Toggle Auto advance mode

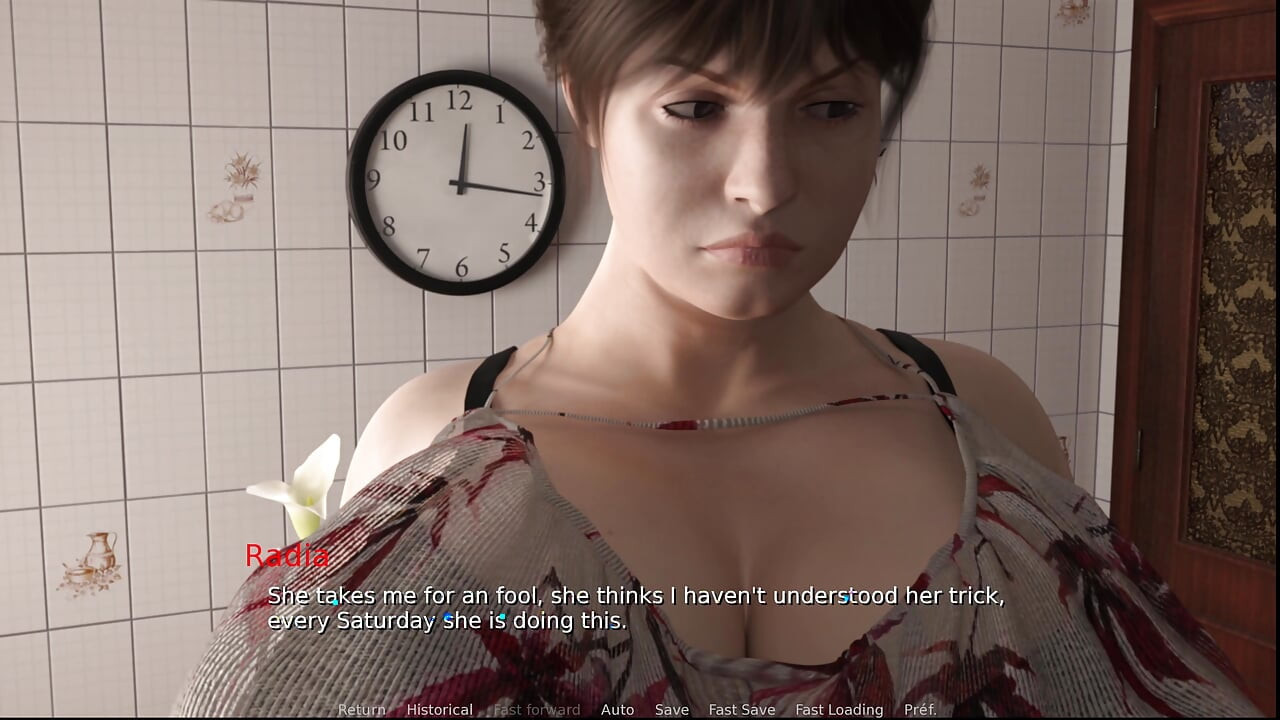click(617, 709)
